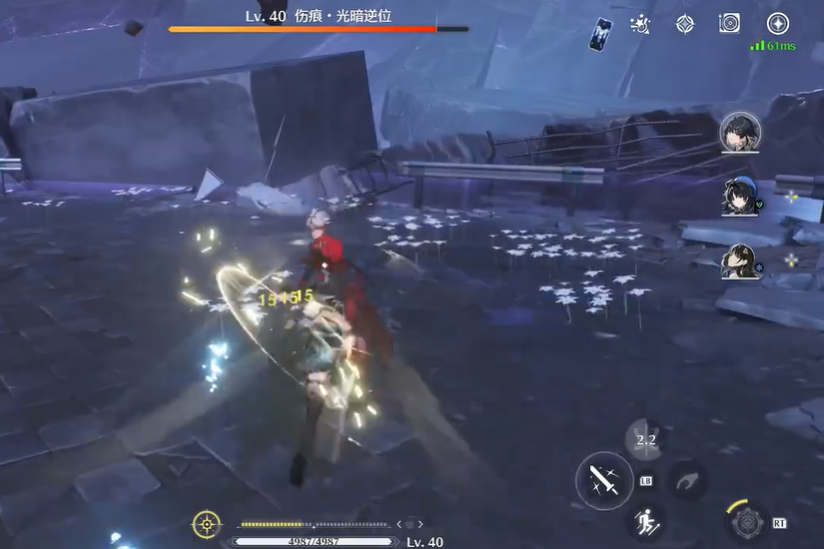Open the concentric-circle square menu icon
This screenshot has height=549, width=824.
pos(730,24)
